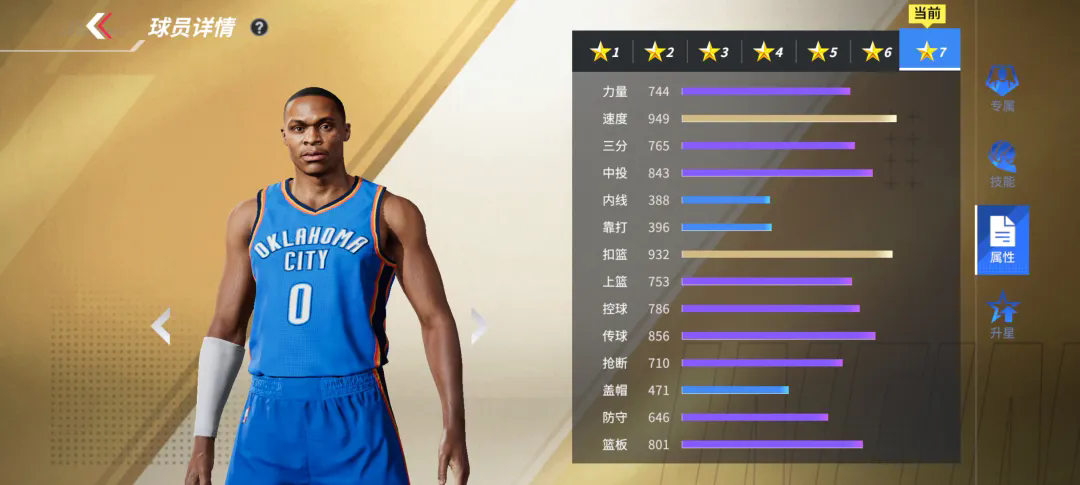Open the question mark help icon
Screen dimensions: 1080x485
pos(259,27)
